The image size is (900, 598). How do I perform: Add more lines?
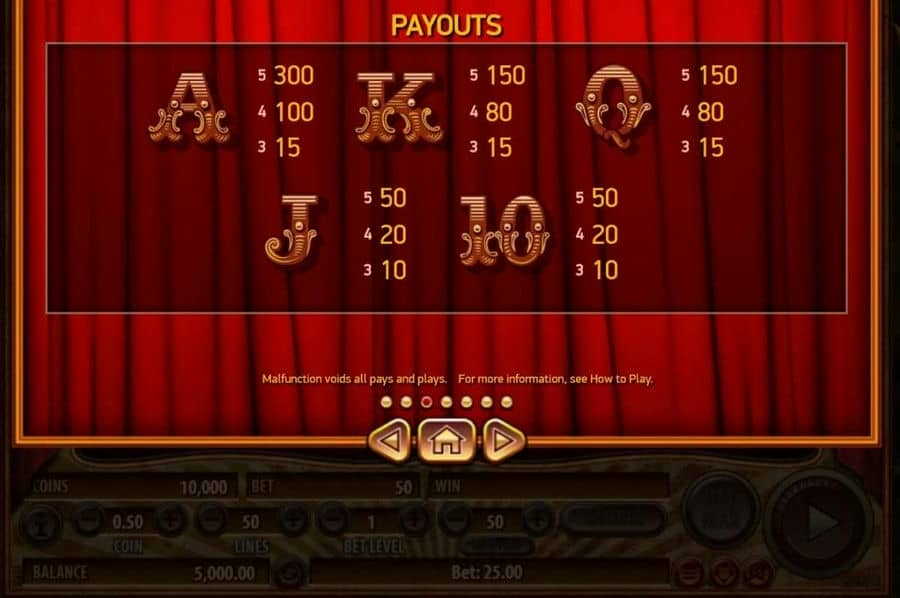tap(292, 520)
